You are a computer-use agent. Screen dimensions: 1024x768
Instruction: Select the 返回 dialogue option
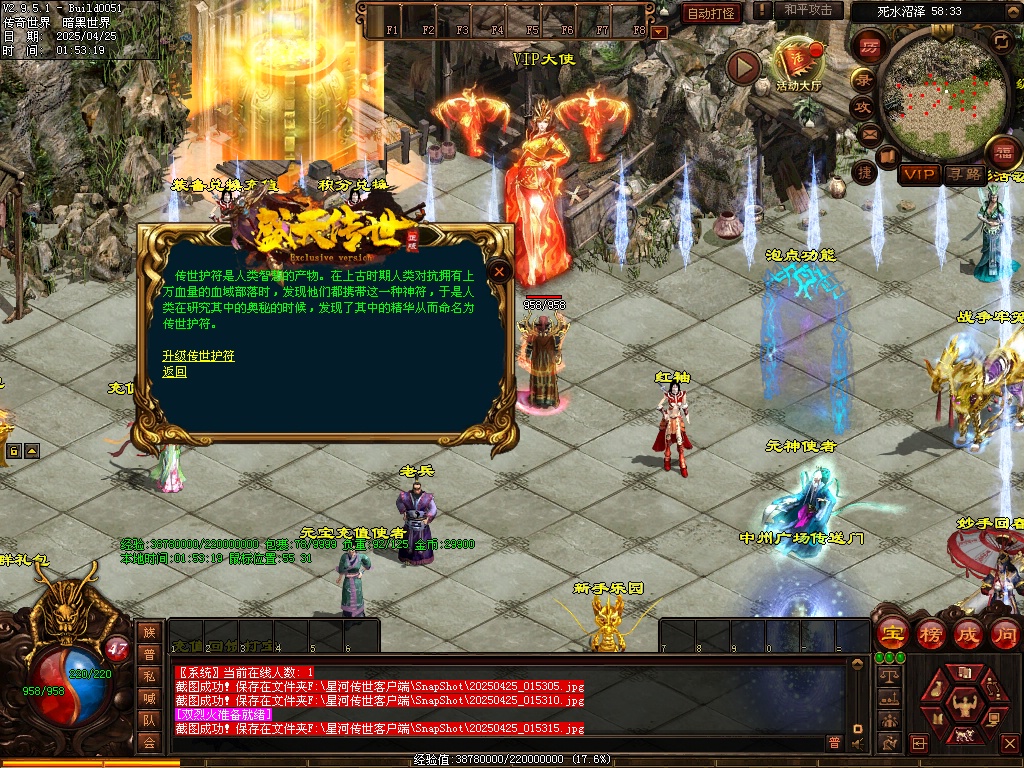[174, 371]
